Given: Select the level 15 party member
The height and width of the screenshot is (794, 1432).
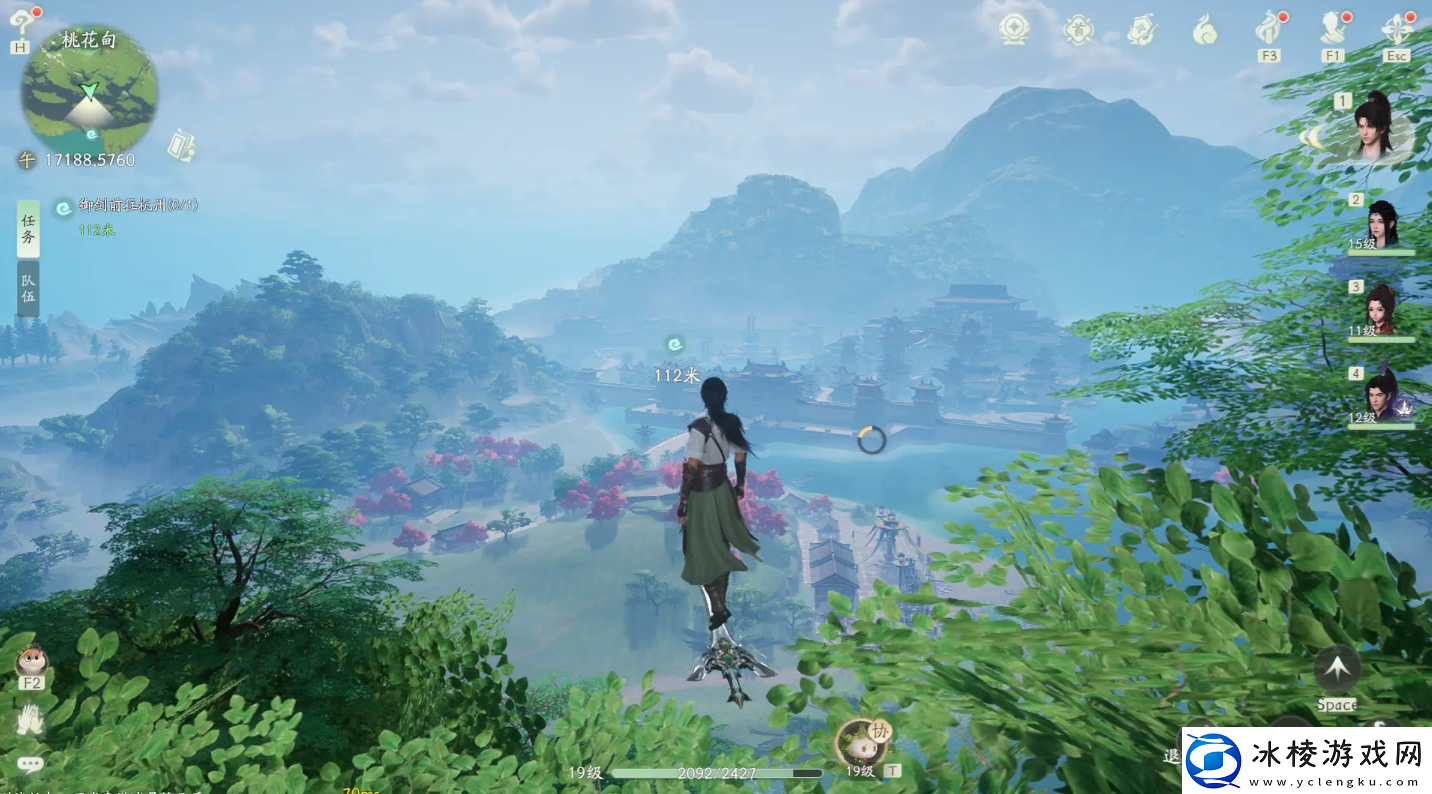Looking at the screenshot, I should point(1382,224).
